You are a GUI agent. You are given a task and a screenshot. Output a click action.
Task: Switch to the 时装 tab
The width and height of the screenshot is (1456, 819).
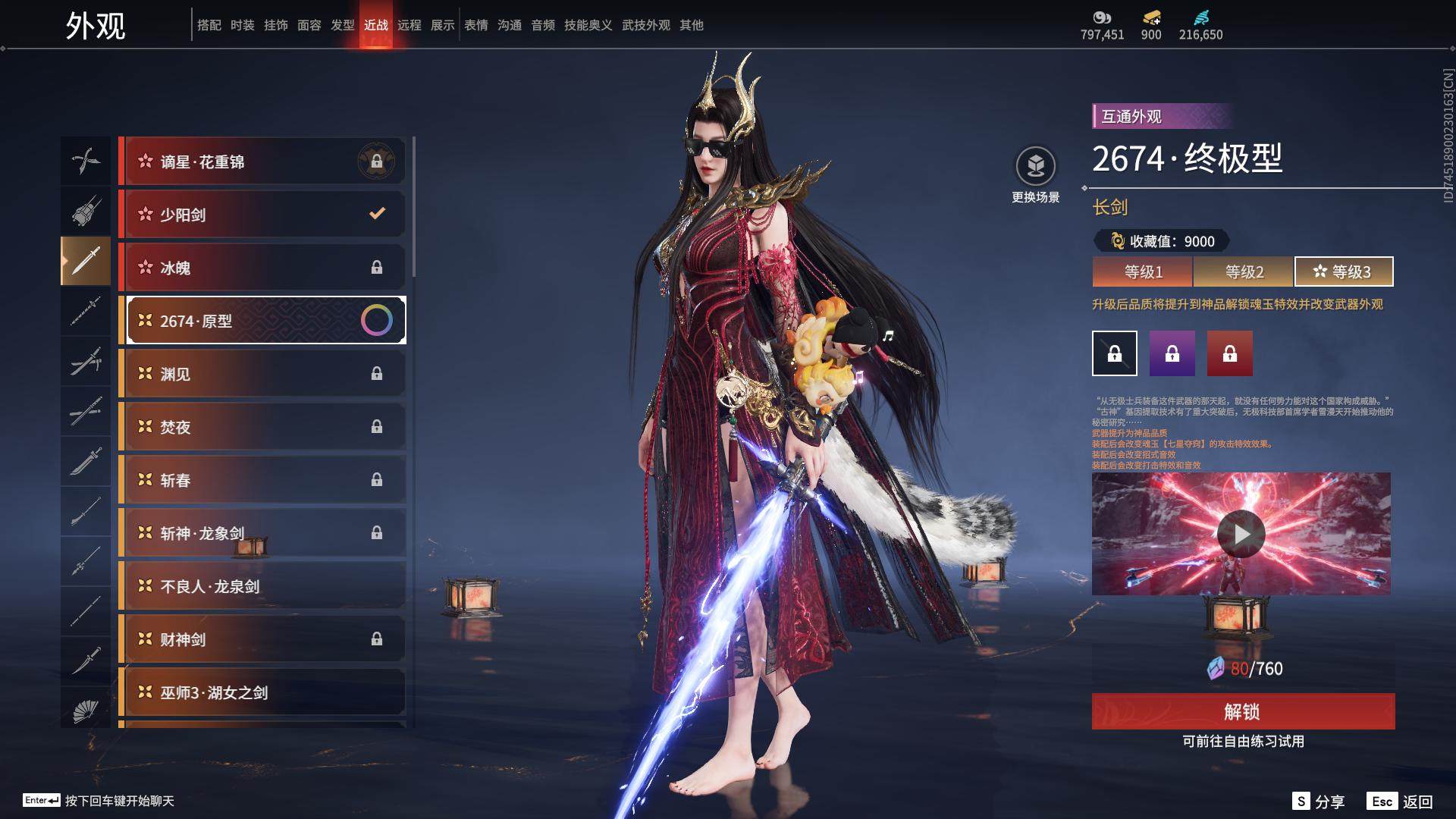point(243,25)
